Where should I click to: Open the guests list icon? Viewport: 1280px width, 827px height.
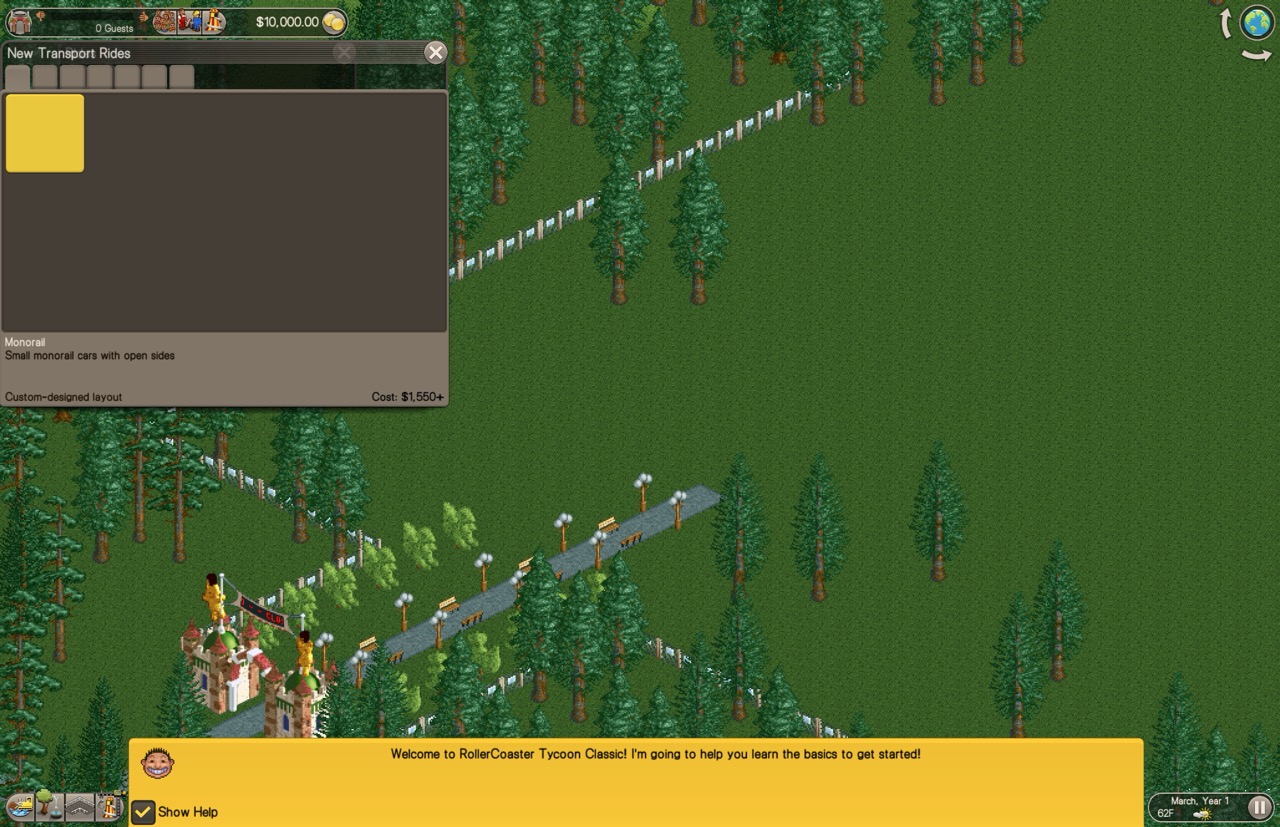[164, 22]
